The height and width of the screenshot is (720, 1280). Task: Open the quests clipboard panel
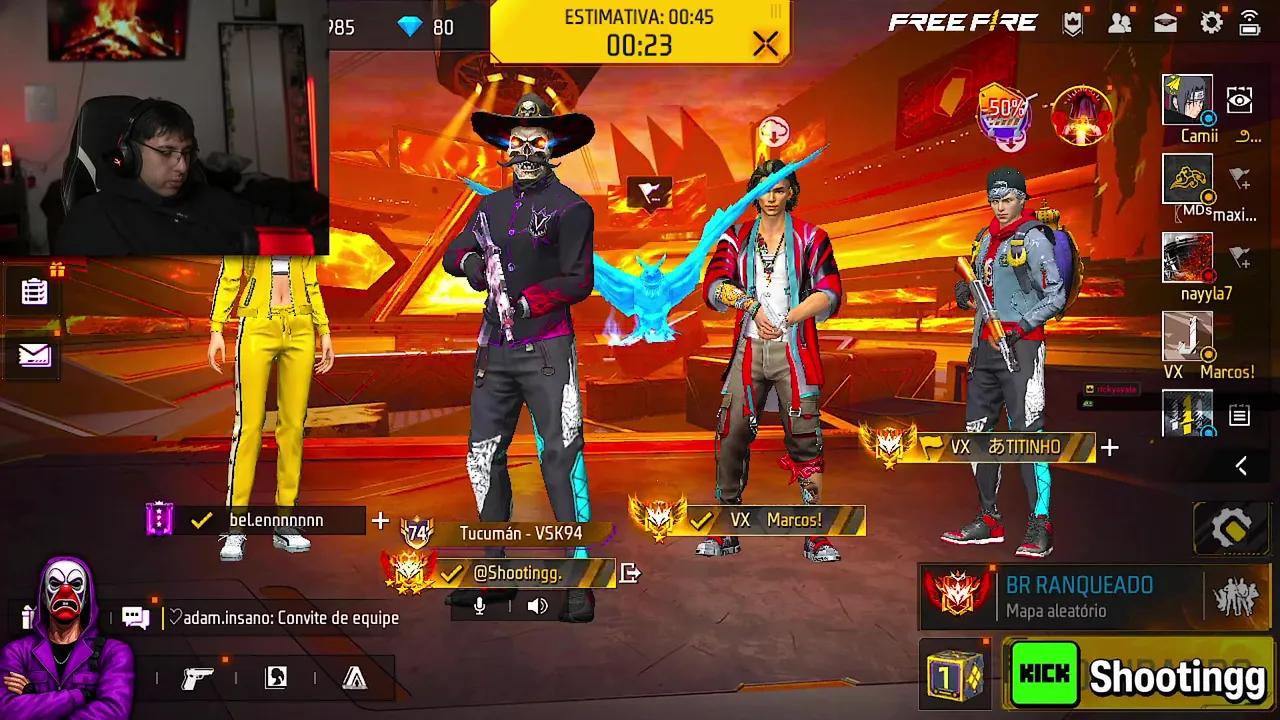32,289
